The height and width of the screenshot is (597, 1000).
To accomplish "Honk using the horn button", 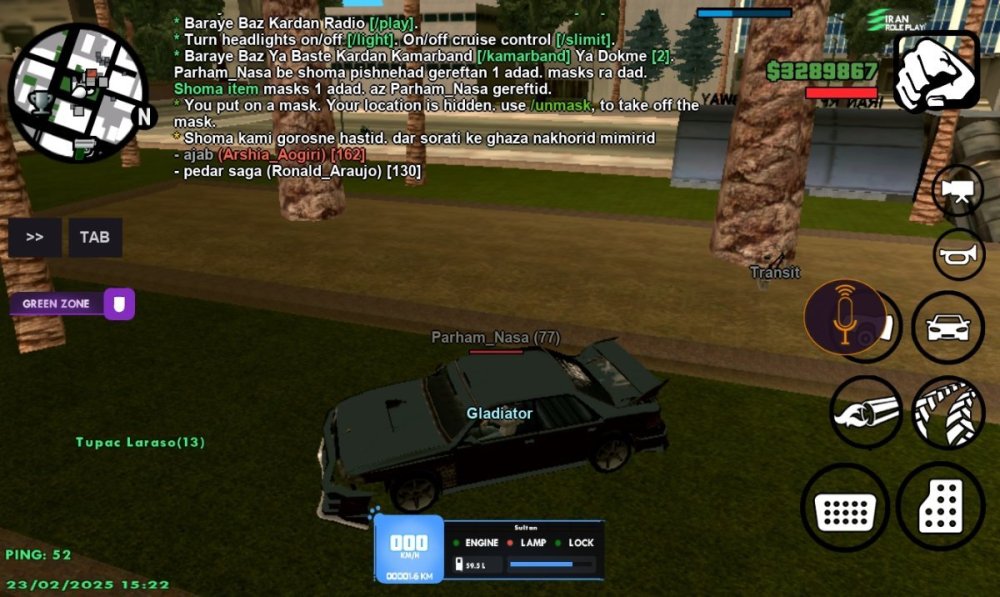I will (x=958, y=254).
